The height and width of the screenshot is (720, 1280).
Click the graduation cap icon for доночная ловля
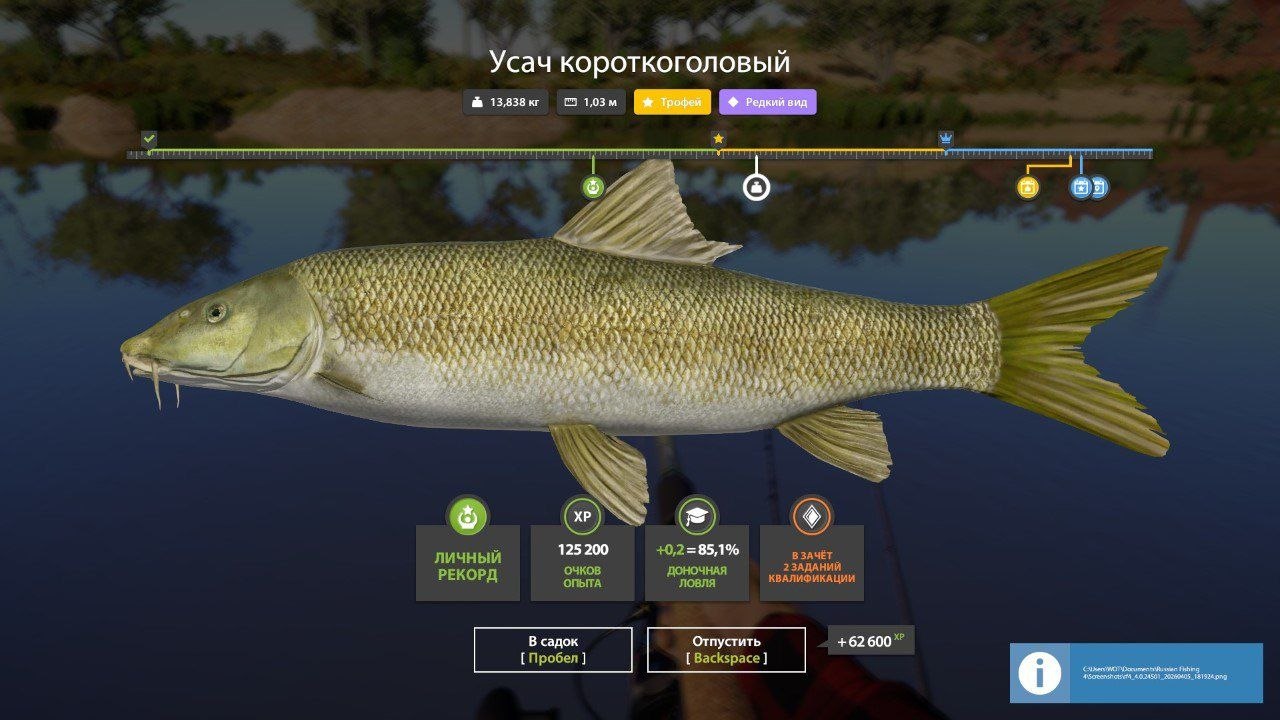(697, 517)
